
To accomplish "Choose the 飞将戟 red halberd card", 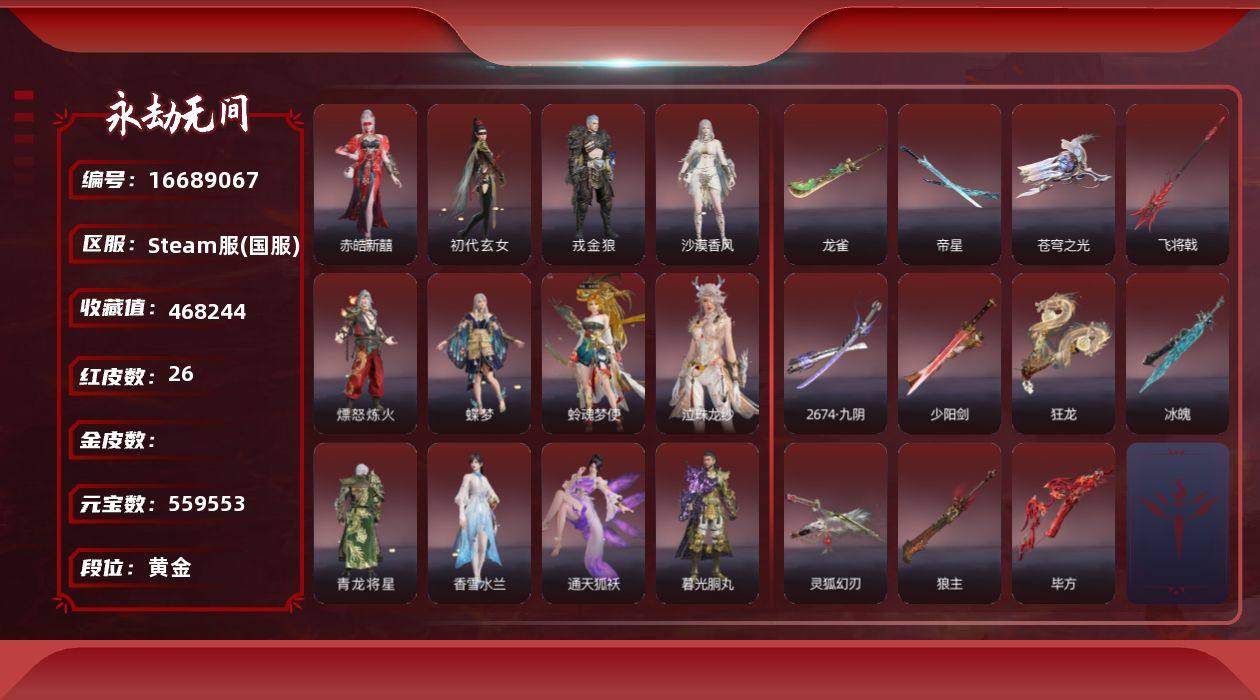I will [x=1177, y=184].
